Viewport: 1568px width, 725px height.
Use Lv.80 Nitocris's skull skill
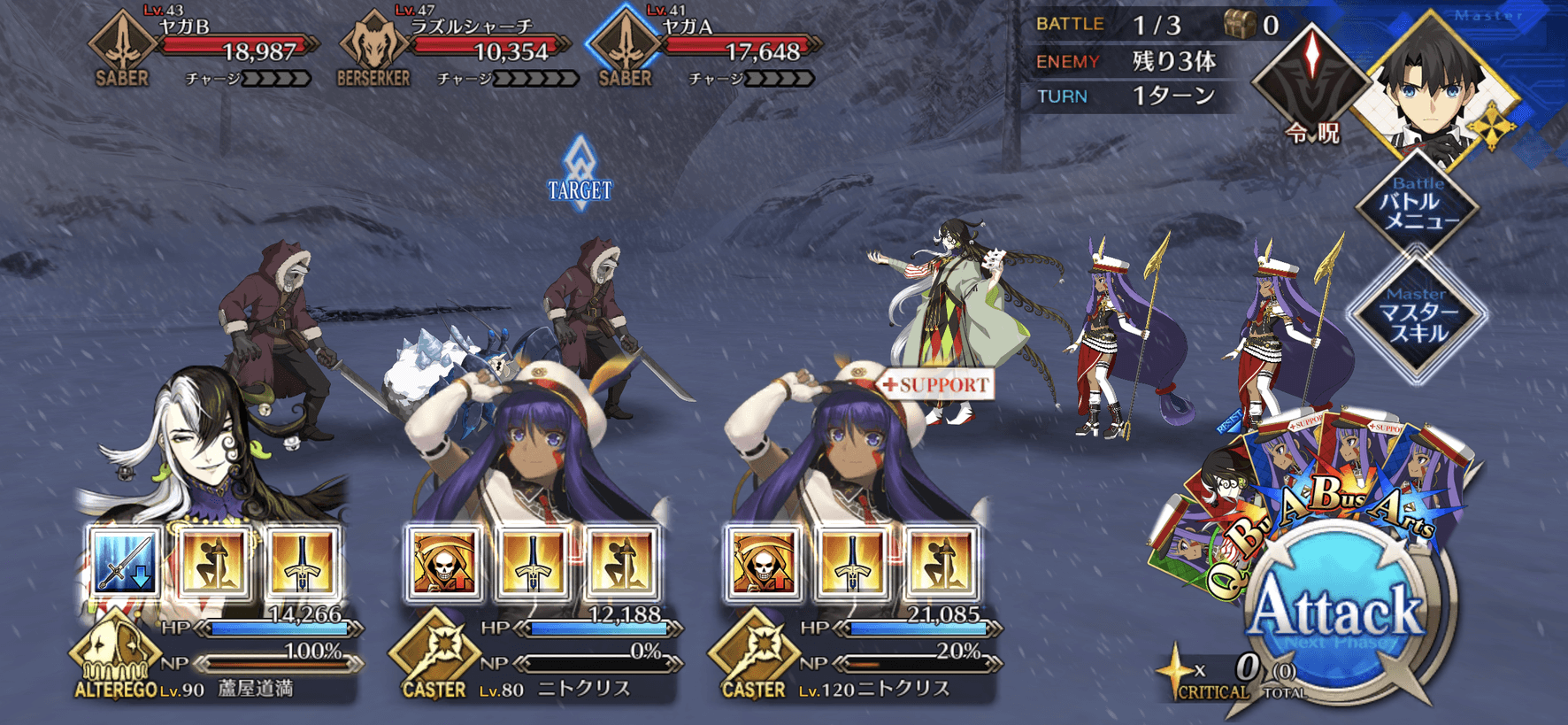coord(444,563)
